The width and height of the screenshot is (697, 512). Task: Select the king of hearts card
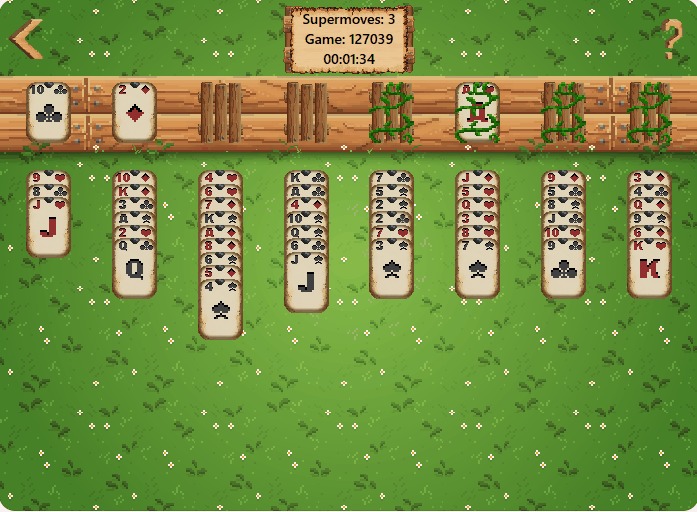[x=649, y=268]
